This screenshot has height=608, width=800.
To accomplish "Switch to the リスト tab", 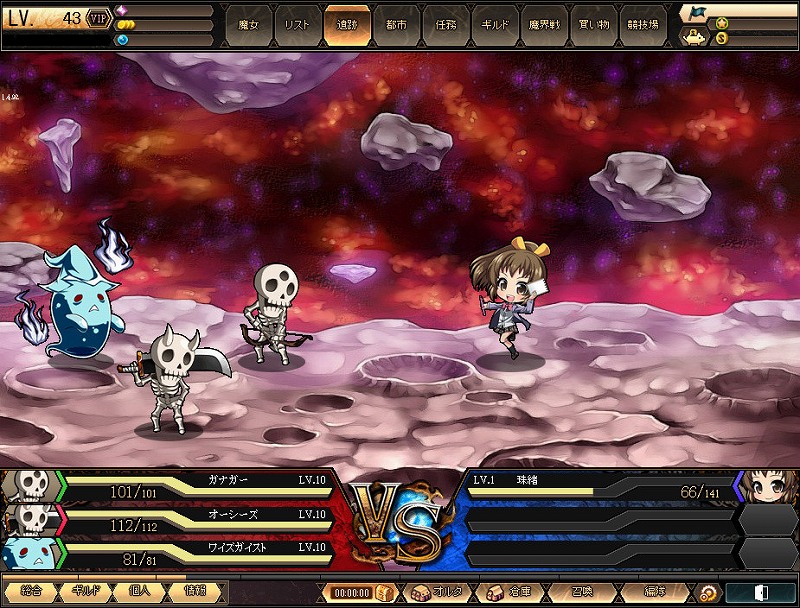I will coord(297,25).
